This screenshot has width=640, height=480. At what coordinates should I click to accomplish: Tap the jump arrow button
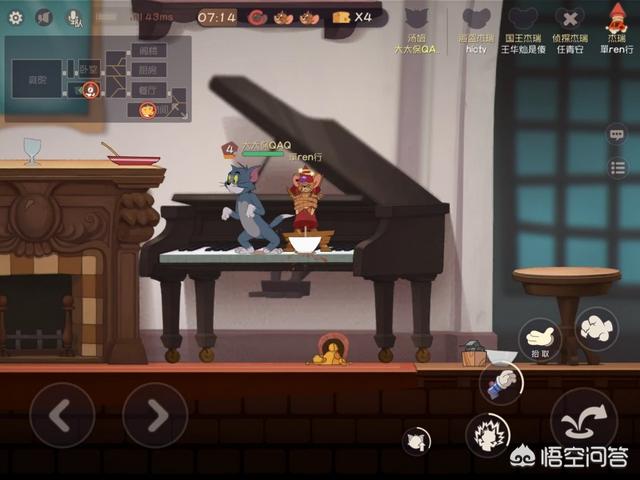583,420
